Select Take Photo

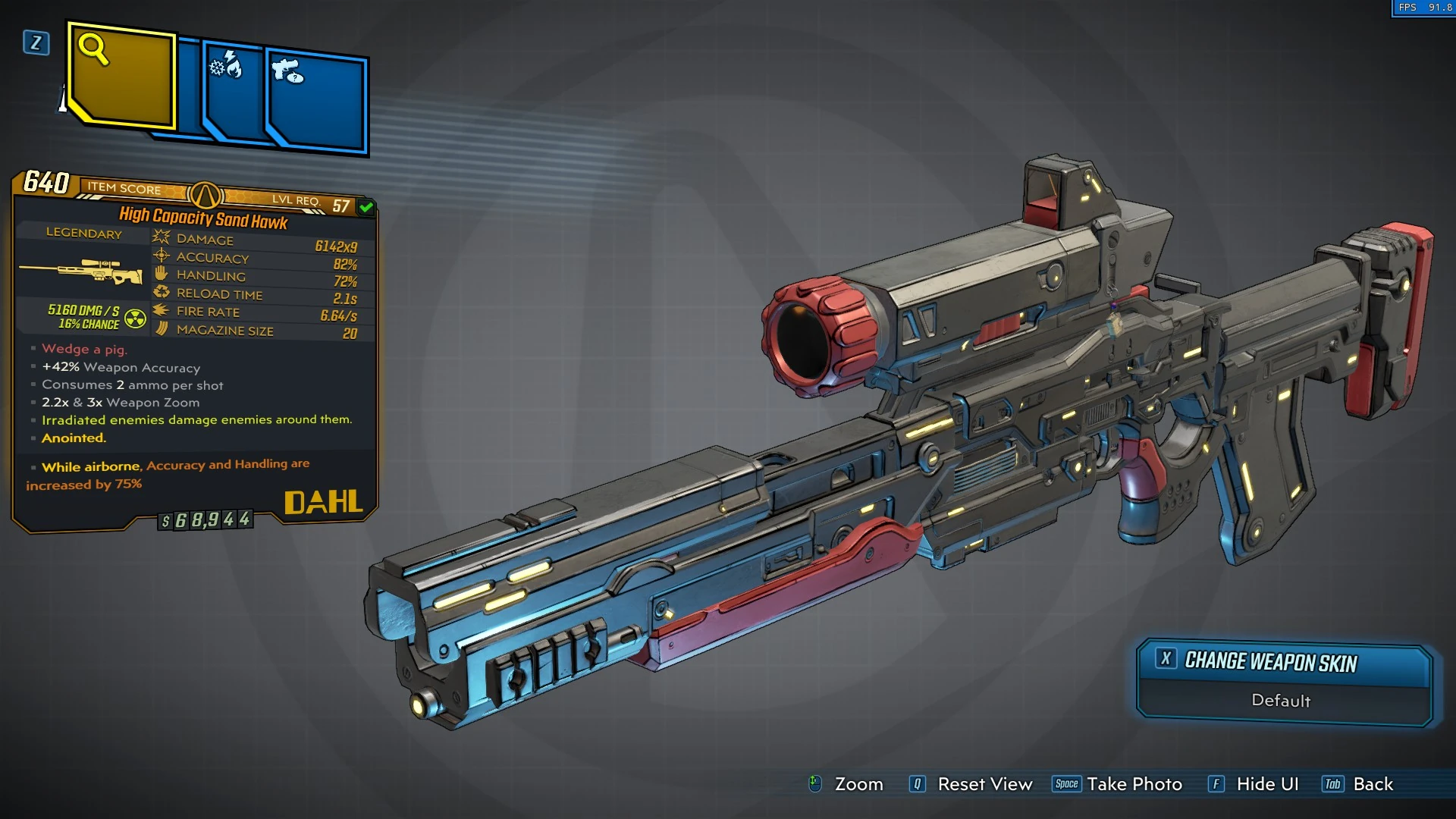(x=1134, y=784)
